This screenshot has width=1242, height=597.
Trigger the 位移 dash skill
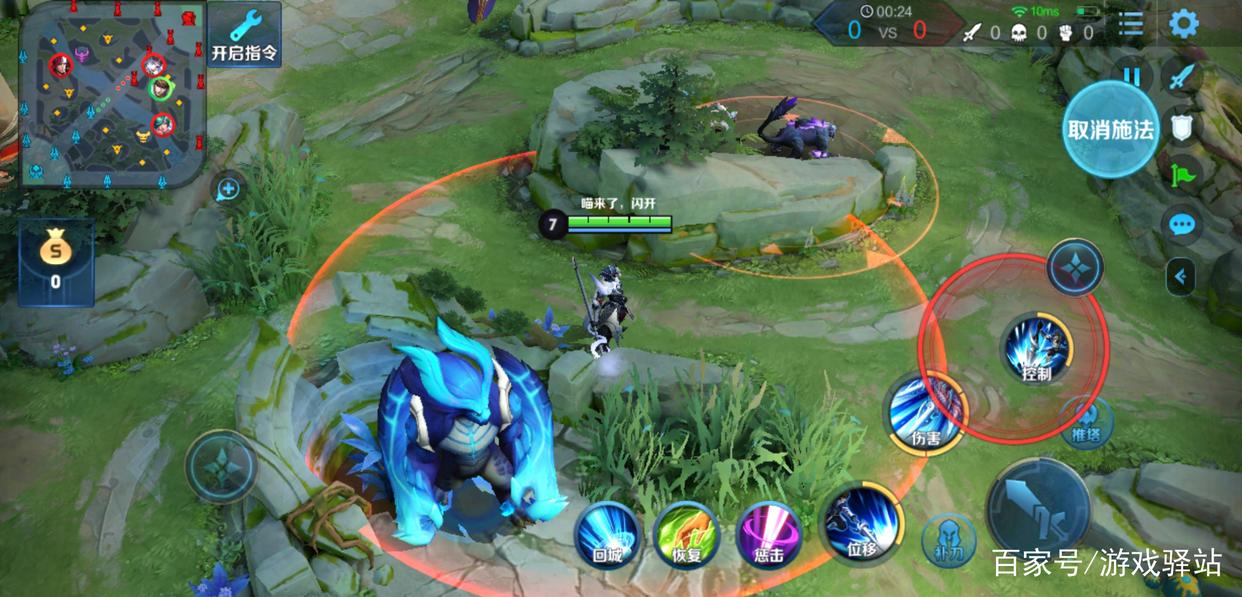[860, 525]
